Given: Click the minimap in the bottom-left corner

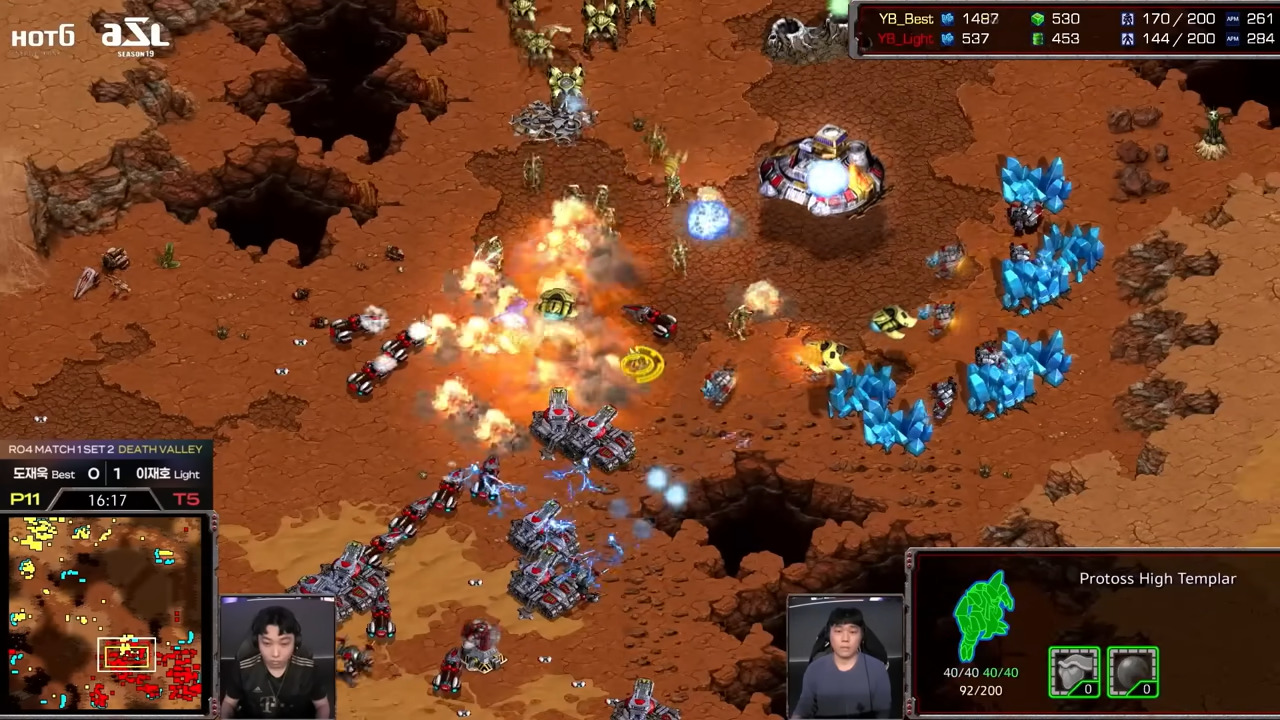Looking at the screenshot, I should pyautogui.click(x=105, y=612).
